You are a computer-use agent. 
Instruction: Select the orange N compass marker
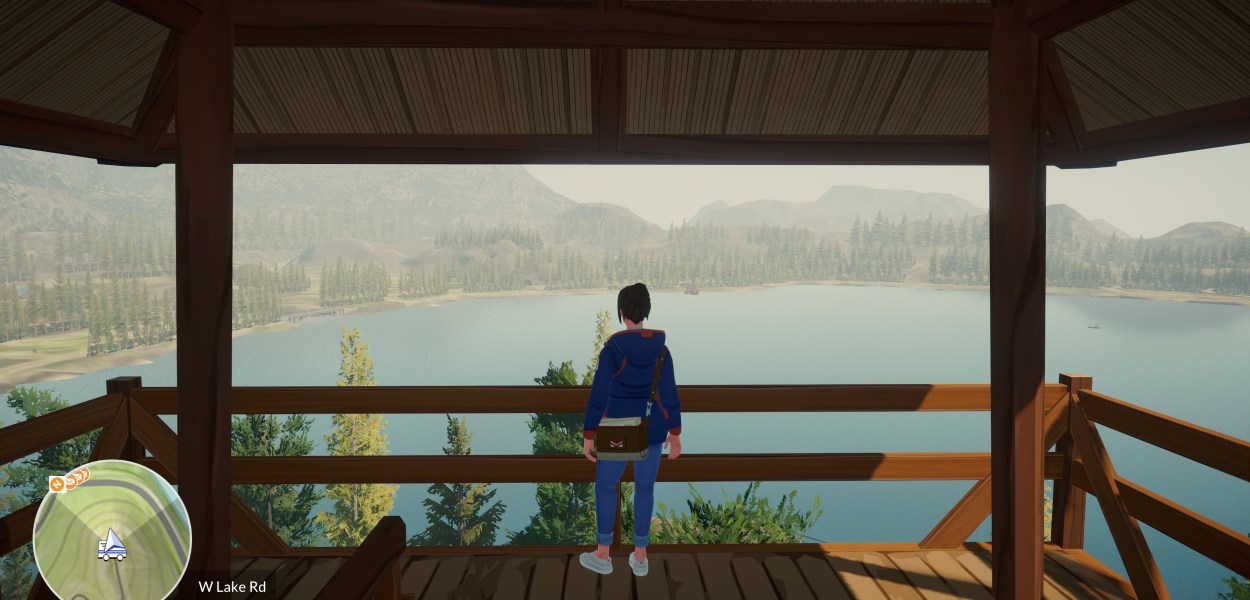(x=57, y=485)
